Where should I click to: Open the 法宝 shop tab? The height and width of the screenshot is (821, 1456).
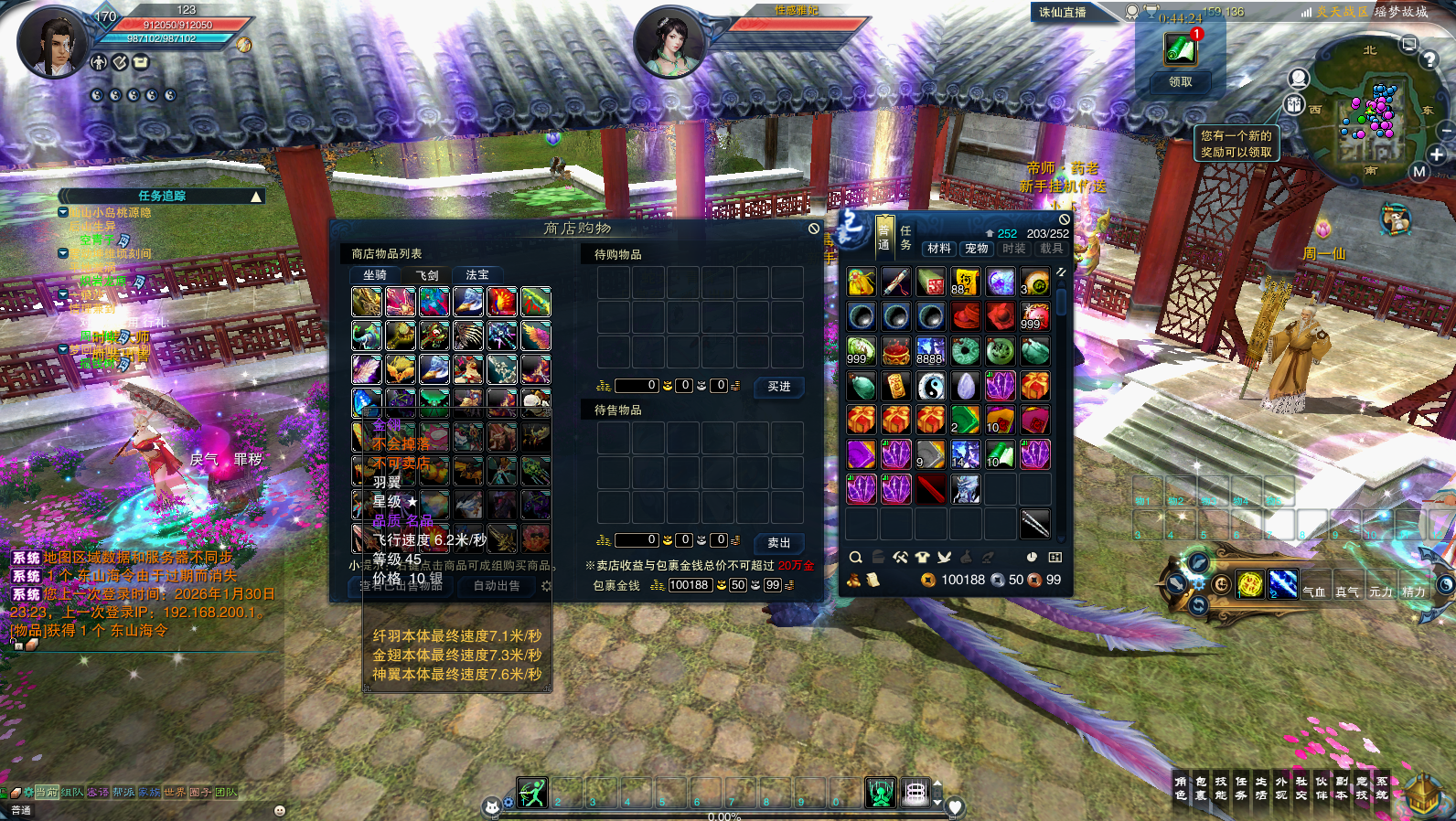[x=477, y=275]
